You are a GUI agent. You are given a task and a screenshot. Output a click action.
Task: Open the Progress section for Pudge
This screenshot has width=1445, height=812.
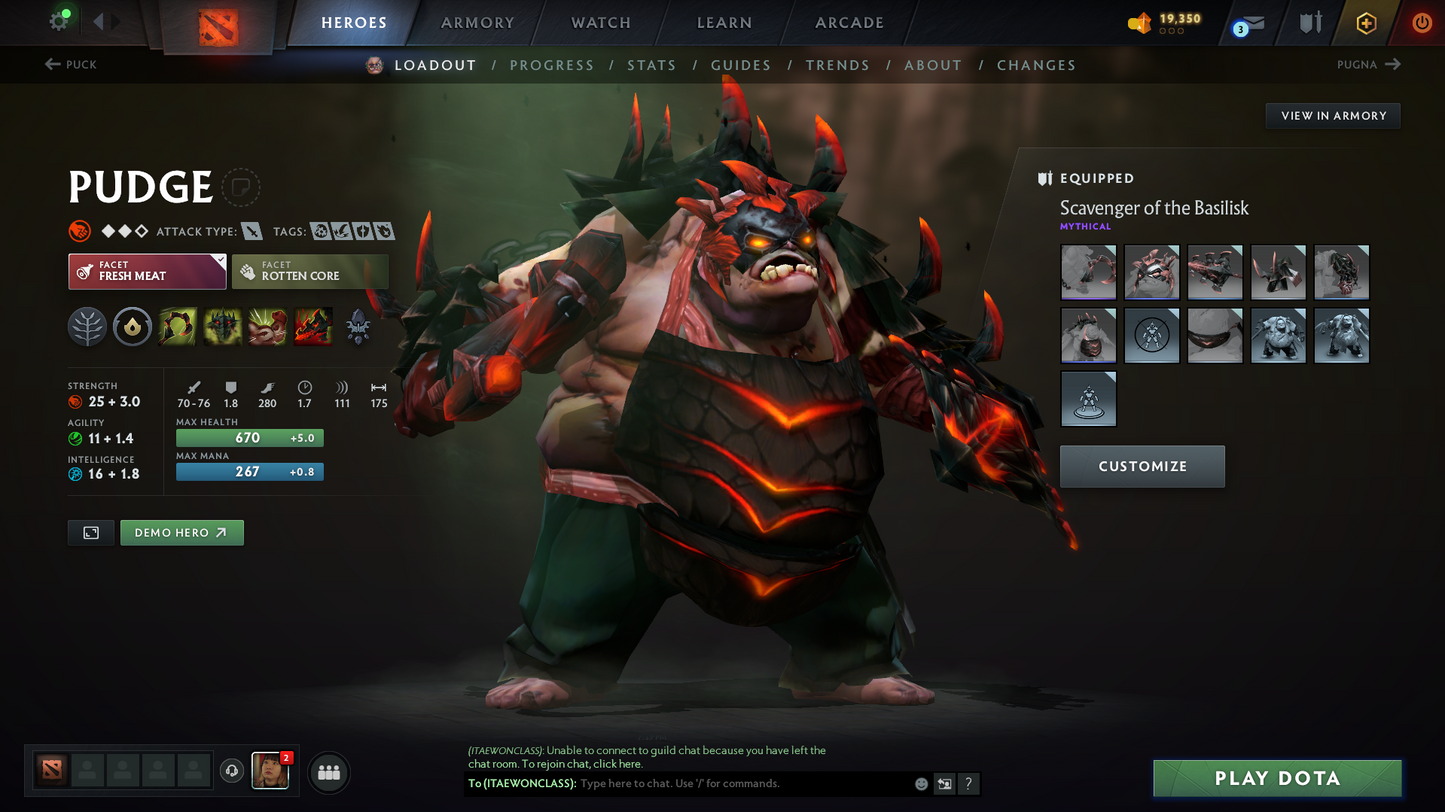click(x=551, y=65)
